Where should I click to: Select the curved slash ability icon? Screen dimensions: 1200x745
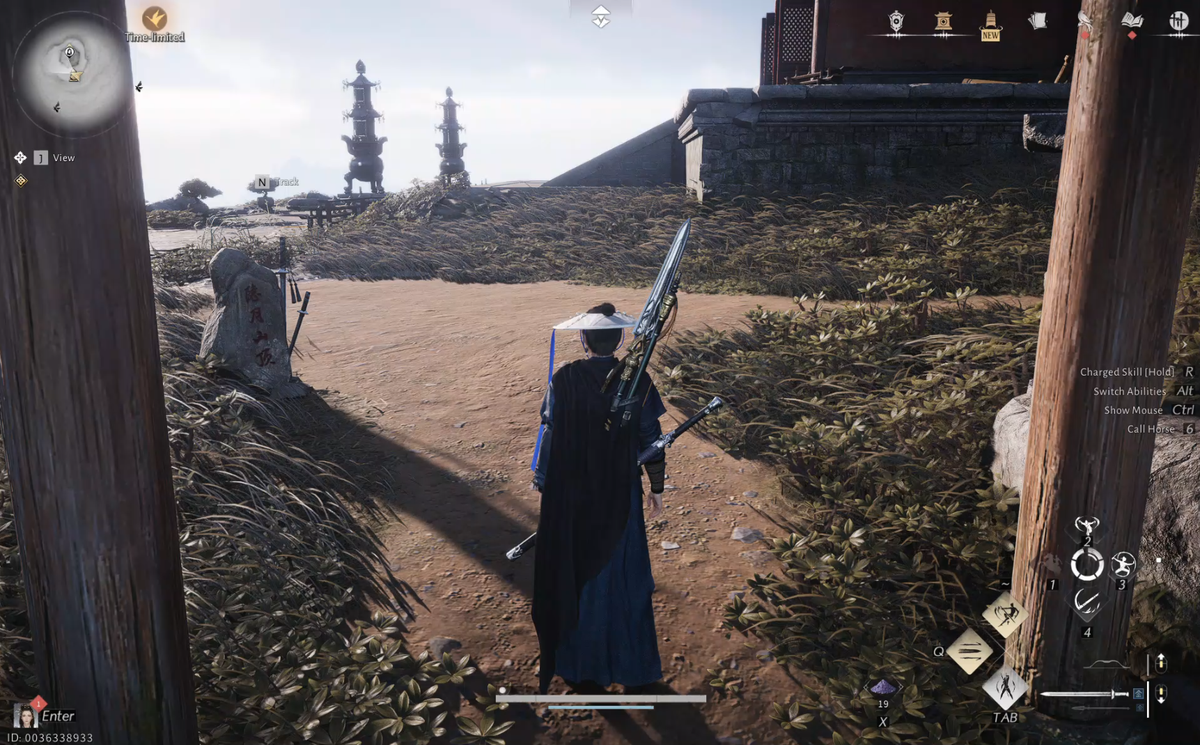1087,602
